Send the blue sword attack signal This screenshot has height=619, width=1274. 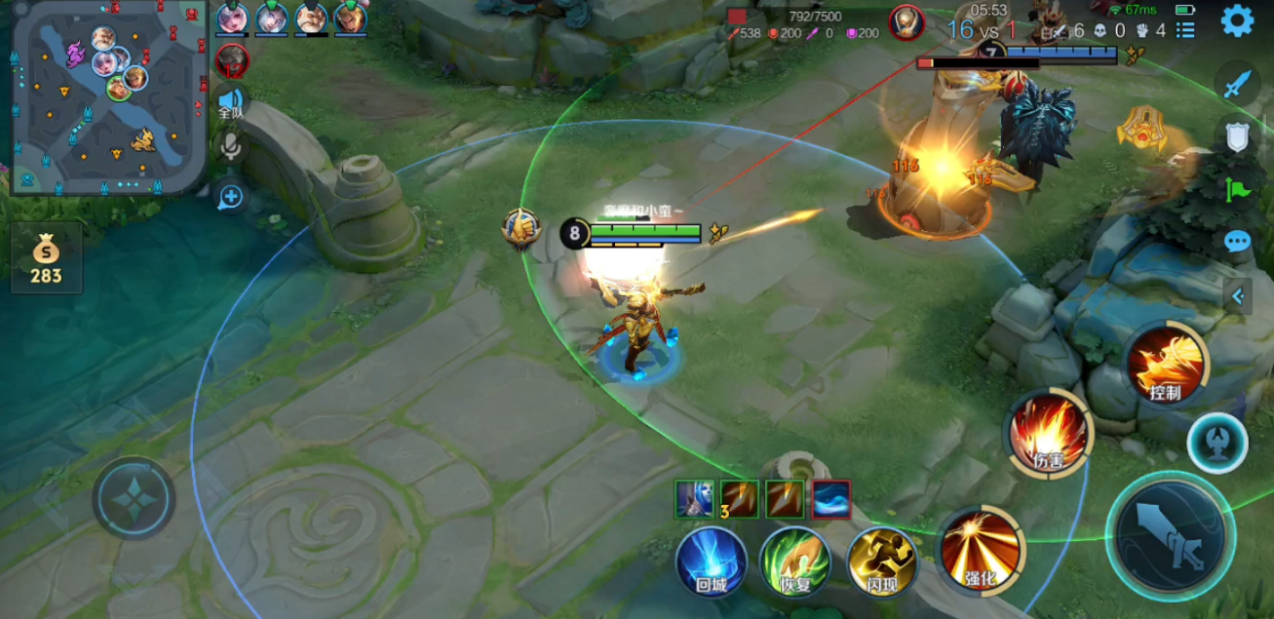coord(1237,83)
